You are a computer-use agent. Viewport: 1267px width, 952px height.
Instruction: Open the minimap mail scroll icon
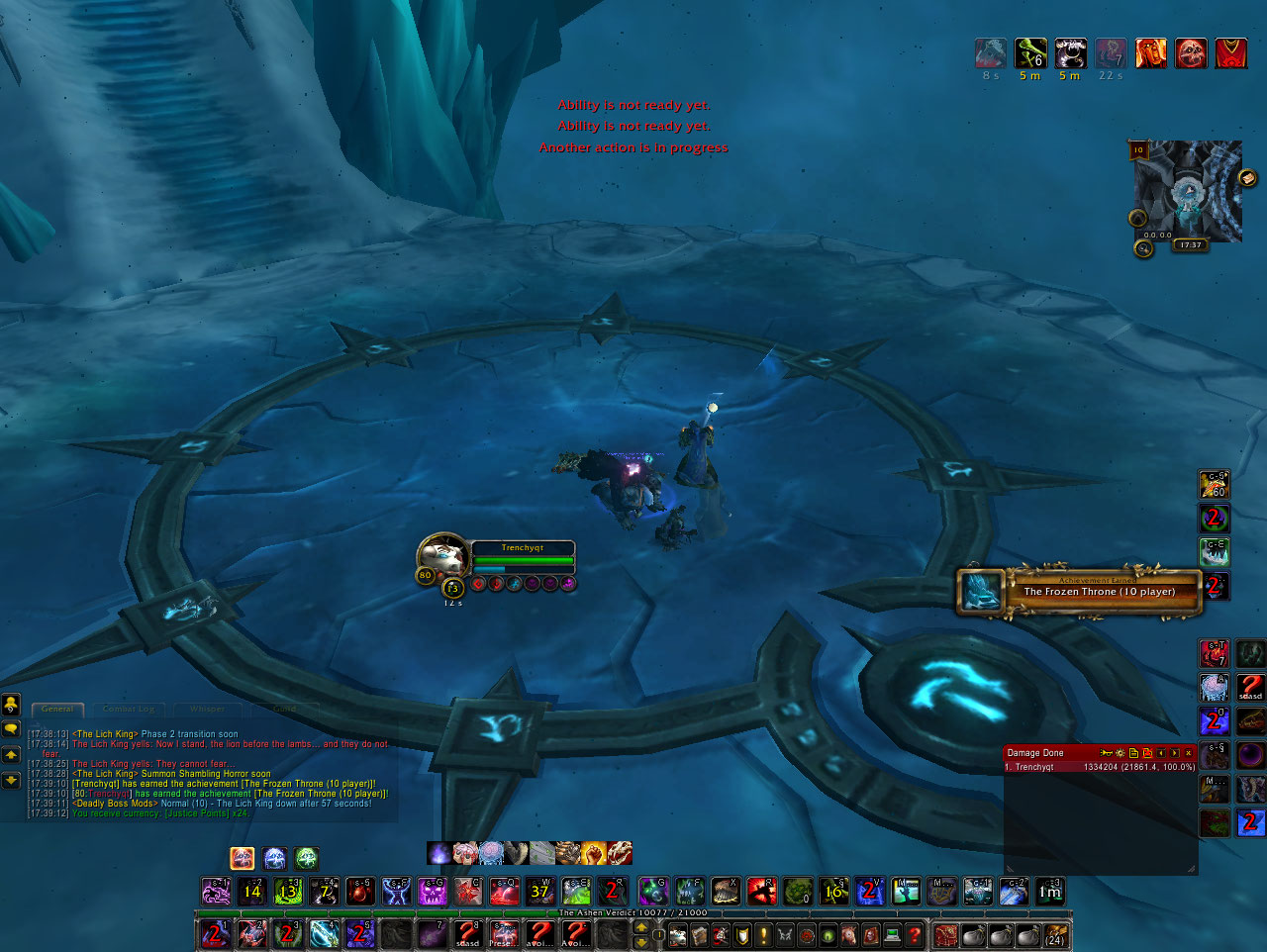1247,178
